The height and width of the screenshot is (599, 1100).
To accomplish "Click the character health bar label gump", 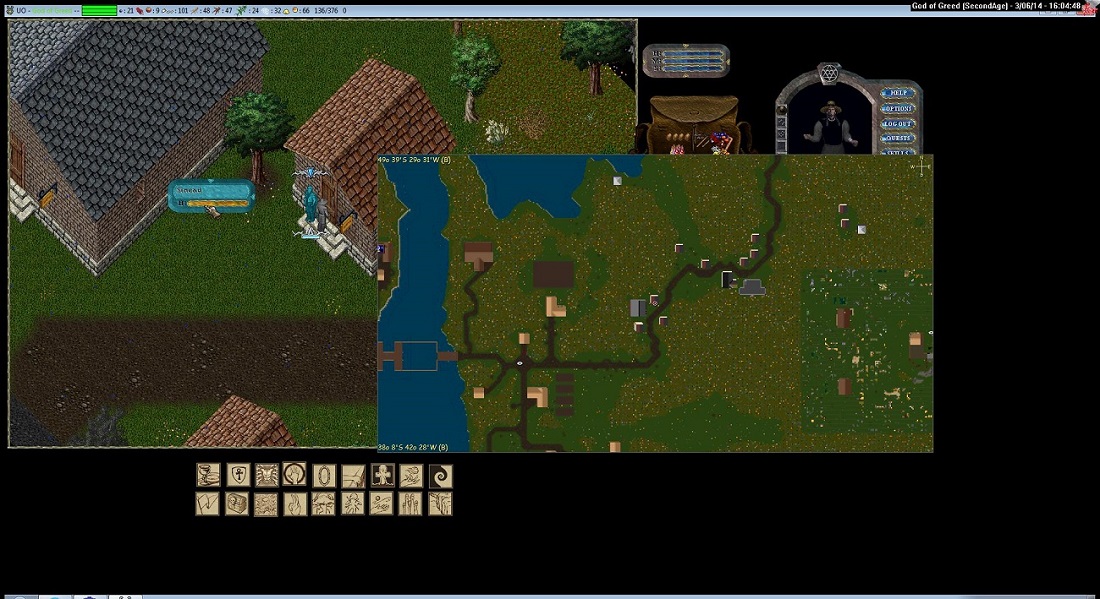I will point(211,196).
